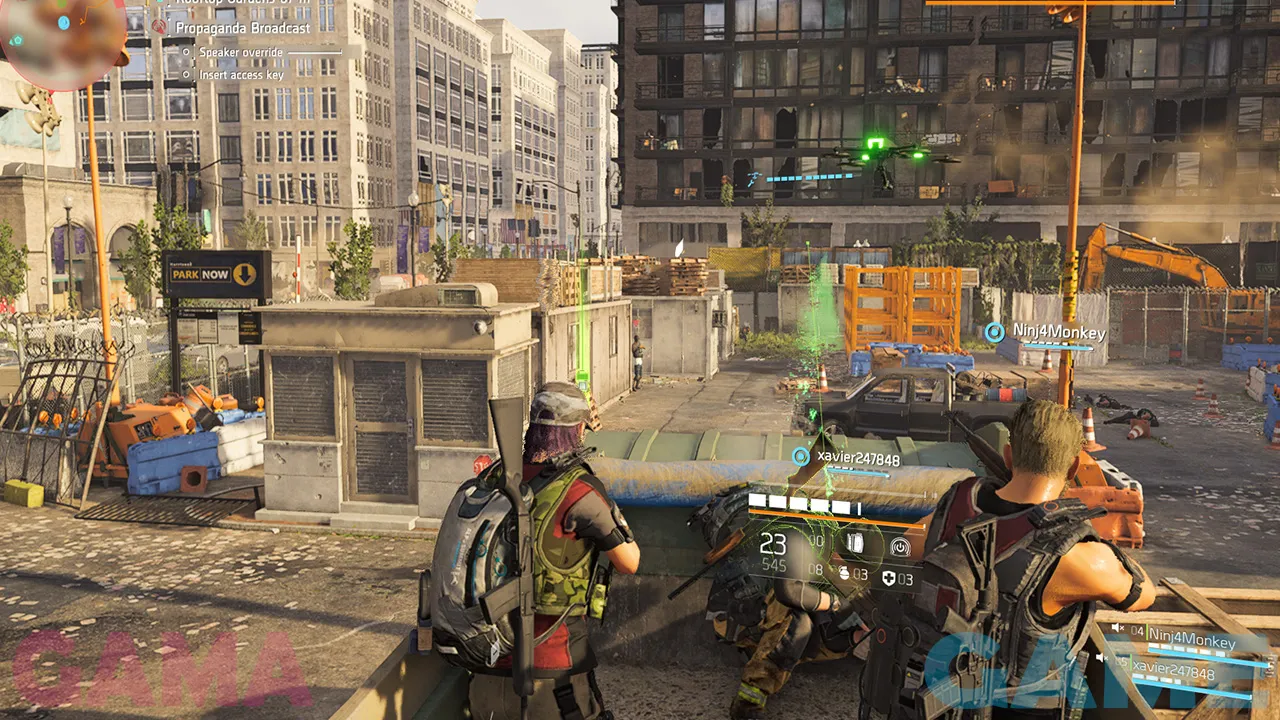Toggle the mute speaker icon for xavier247848
This screenshot has width=1280, height=720.
[x=1100, y=658]
